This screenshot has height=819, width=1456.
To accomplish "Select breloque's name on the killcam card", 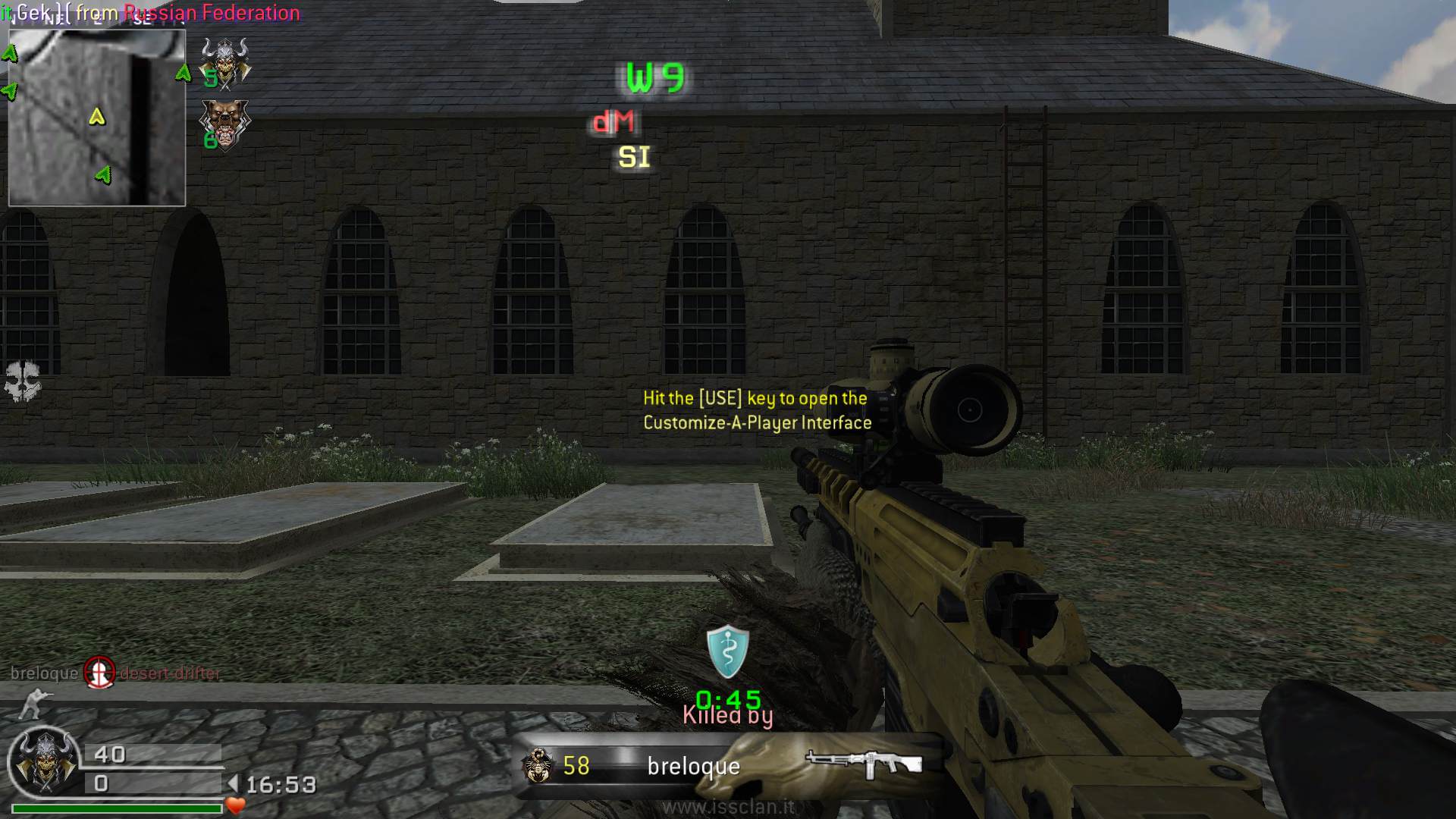I will [693, 767].
